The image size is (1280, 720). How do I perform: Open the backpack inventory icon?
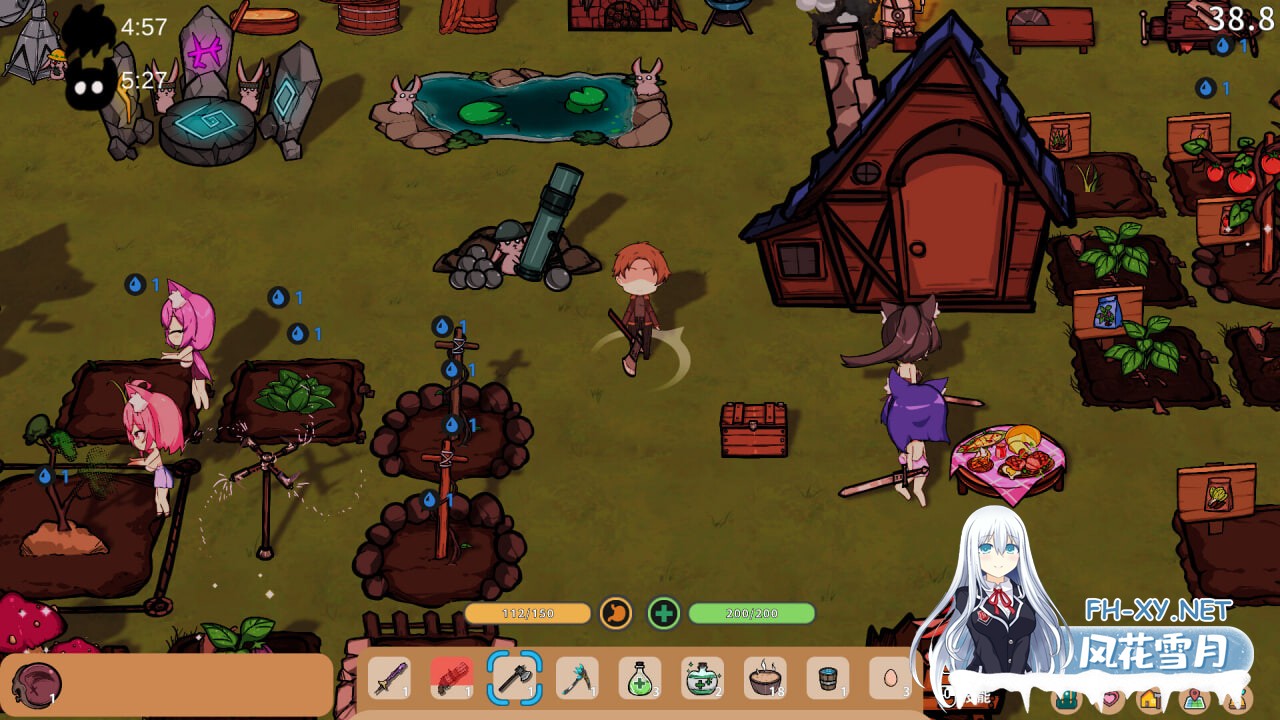tap(1067, 700)
